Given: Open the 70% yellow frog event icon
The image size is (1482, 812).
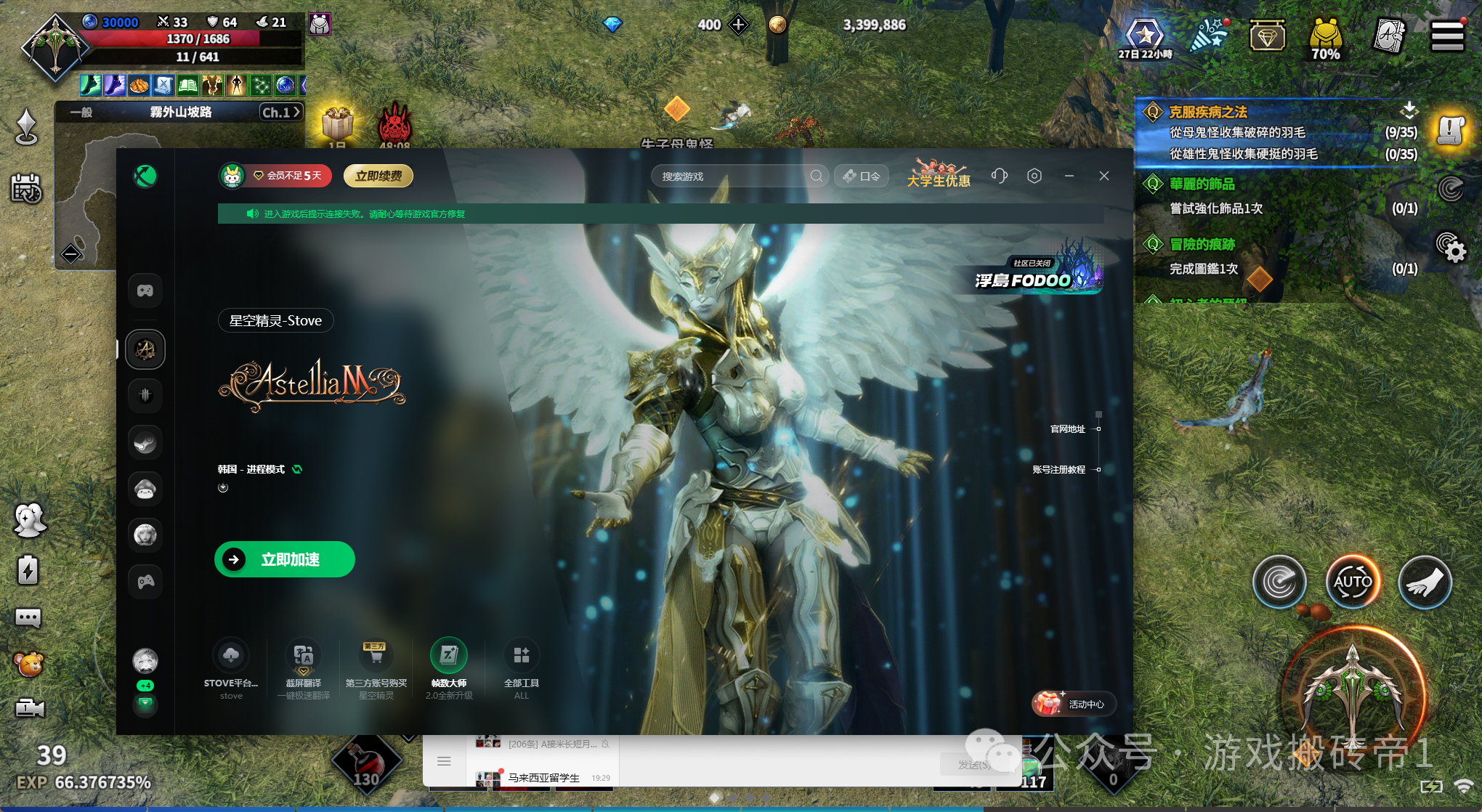Looking at the screenshot, I should point(1325,38).
